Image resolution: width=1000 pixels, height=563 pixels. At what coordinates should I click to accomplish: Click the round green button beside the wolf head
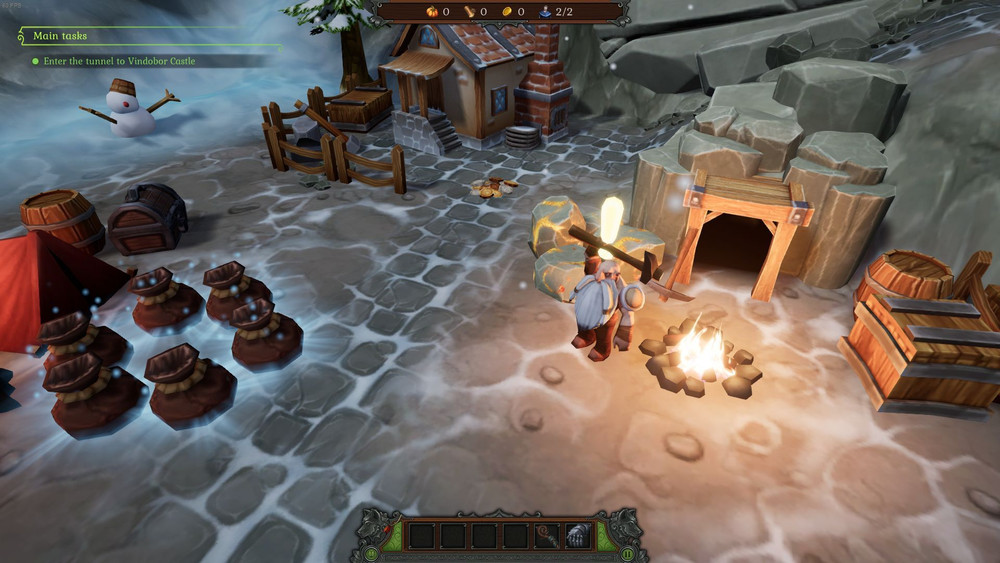pos(371,553)
